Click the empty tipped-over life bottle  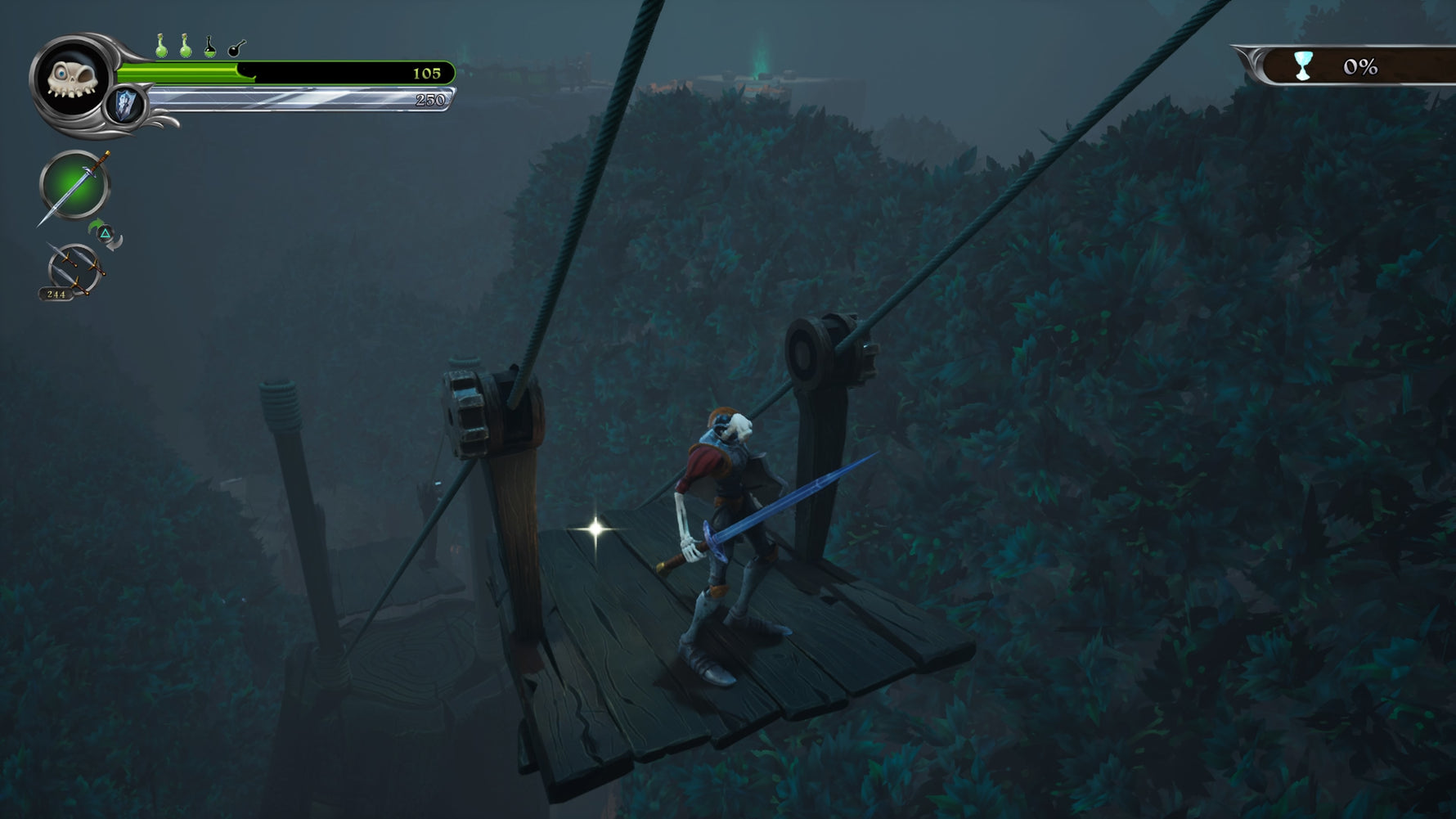click(236, 48)
